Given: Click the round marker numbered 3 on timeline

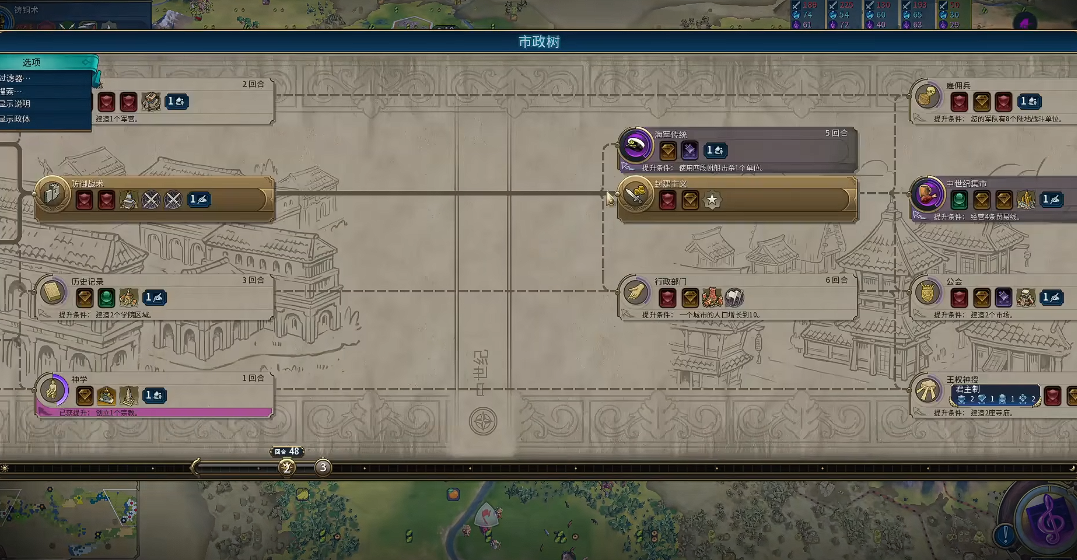Looking at the screenshot, I should (x=323, y=467).
